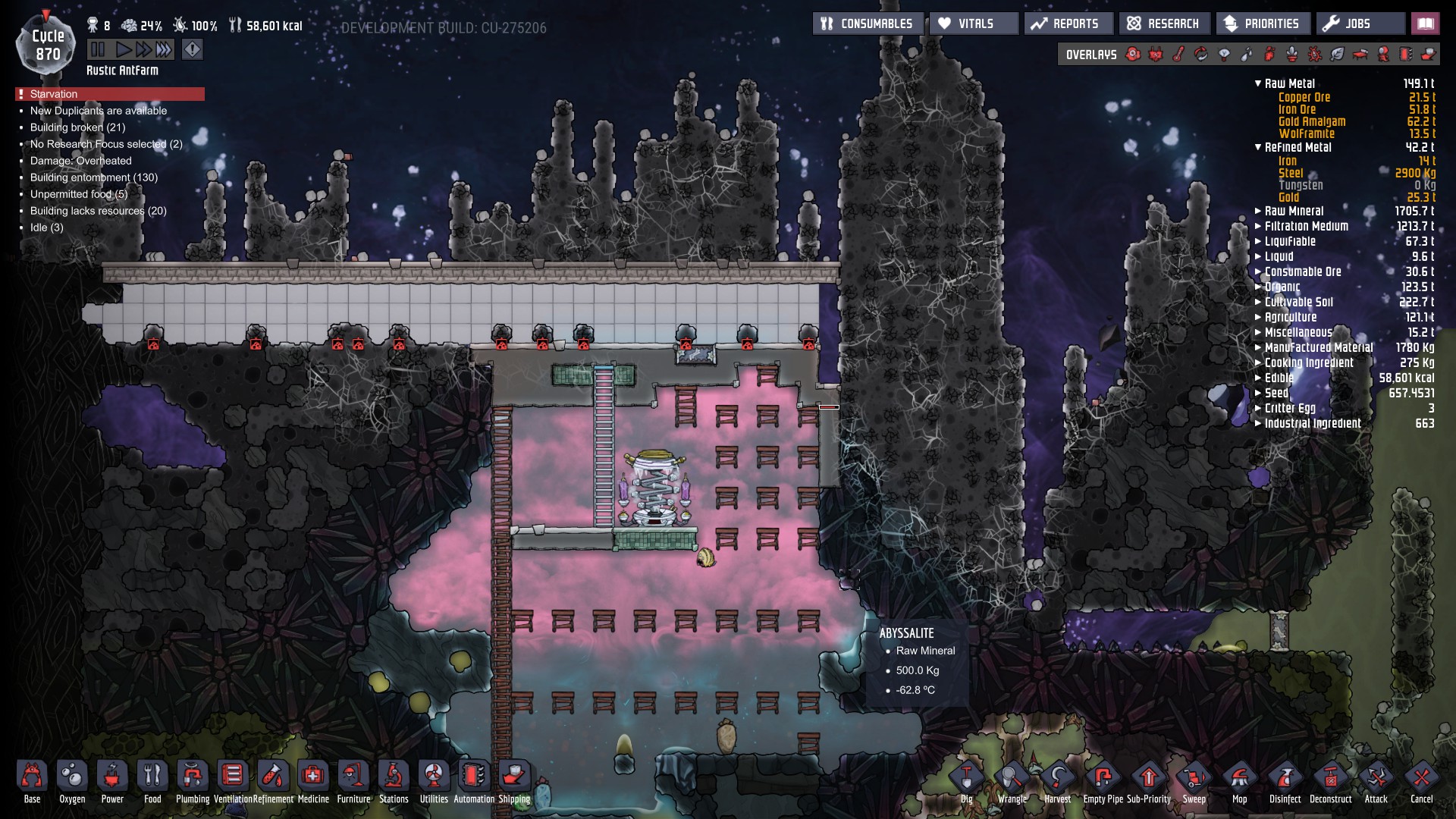Activate the Sweep tool

click(1194, 779)
